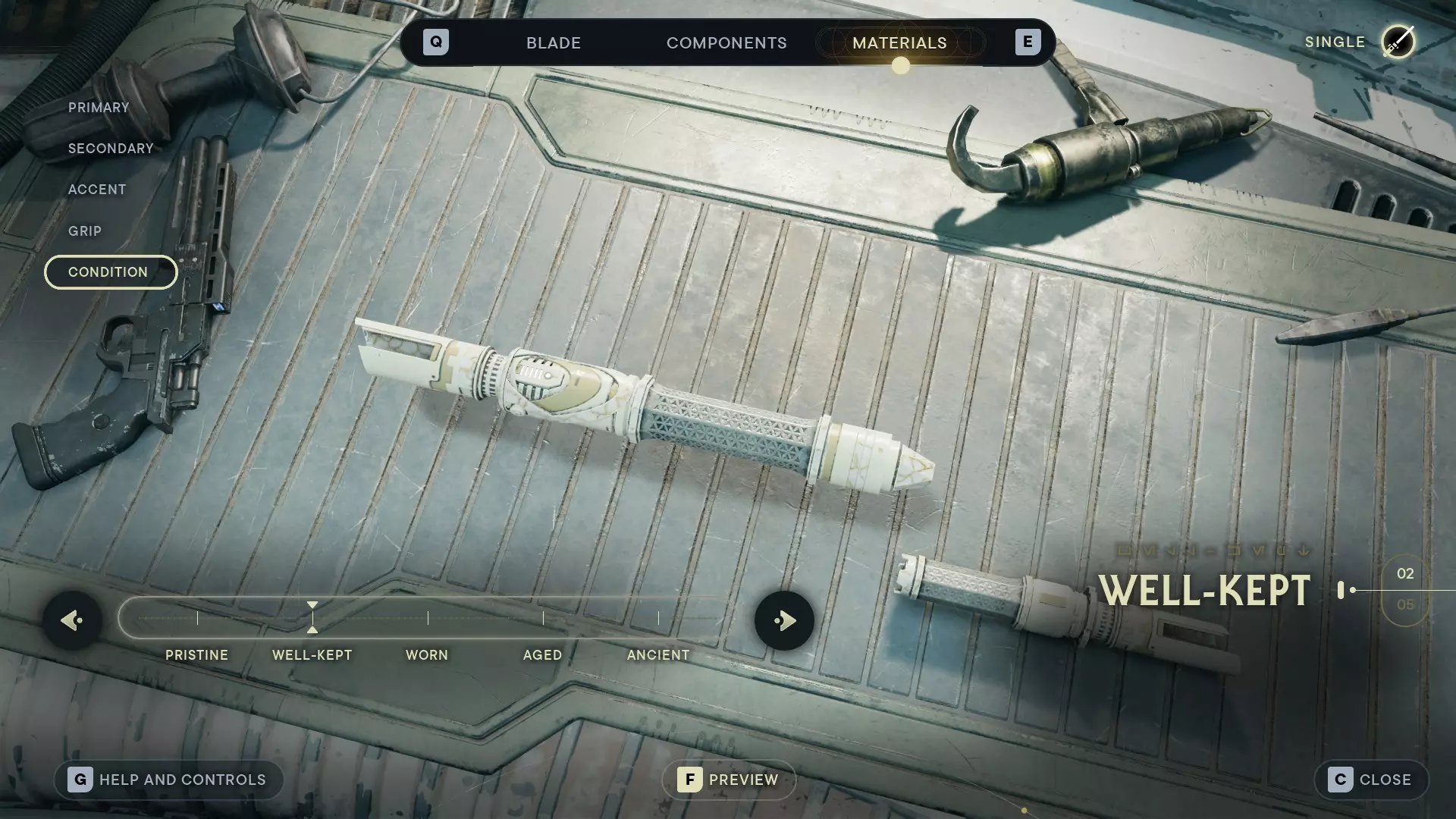Click the right arrow condition button
This screenshot has width=1456, height=819.
784,621
